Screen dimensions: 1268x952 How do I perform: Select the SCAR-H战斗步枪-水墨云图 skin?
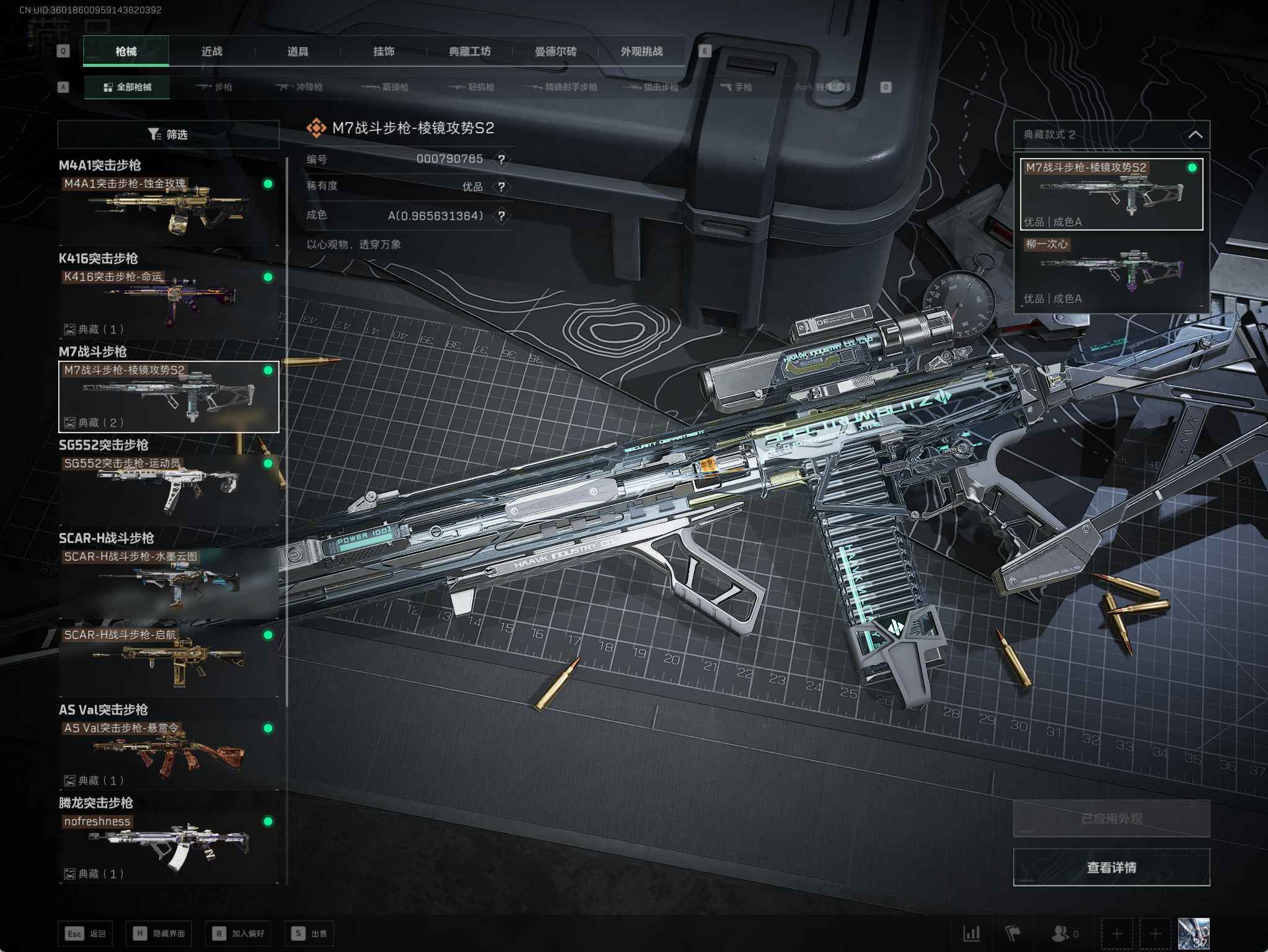(x=168, y=583)
